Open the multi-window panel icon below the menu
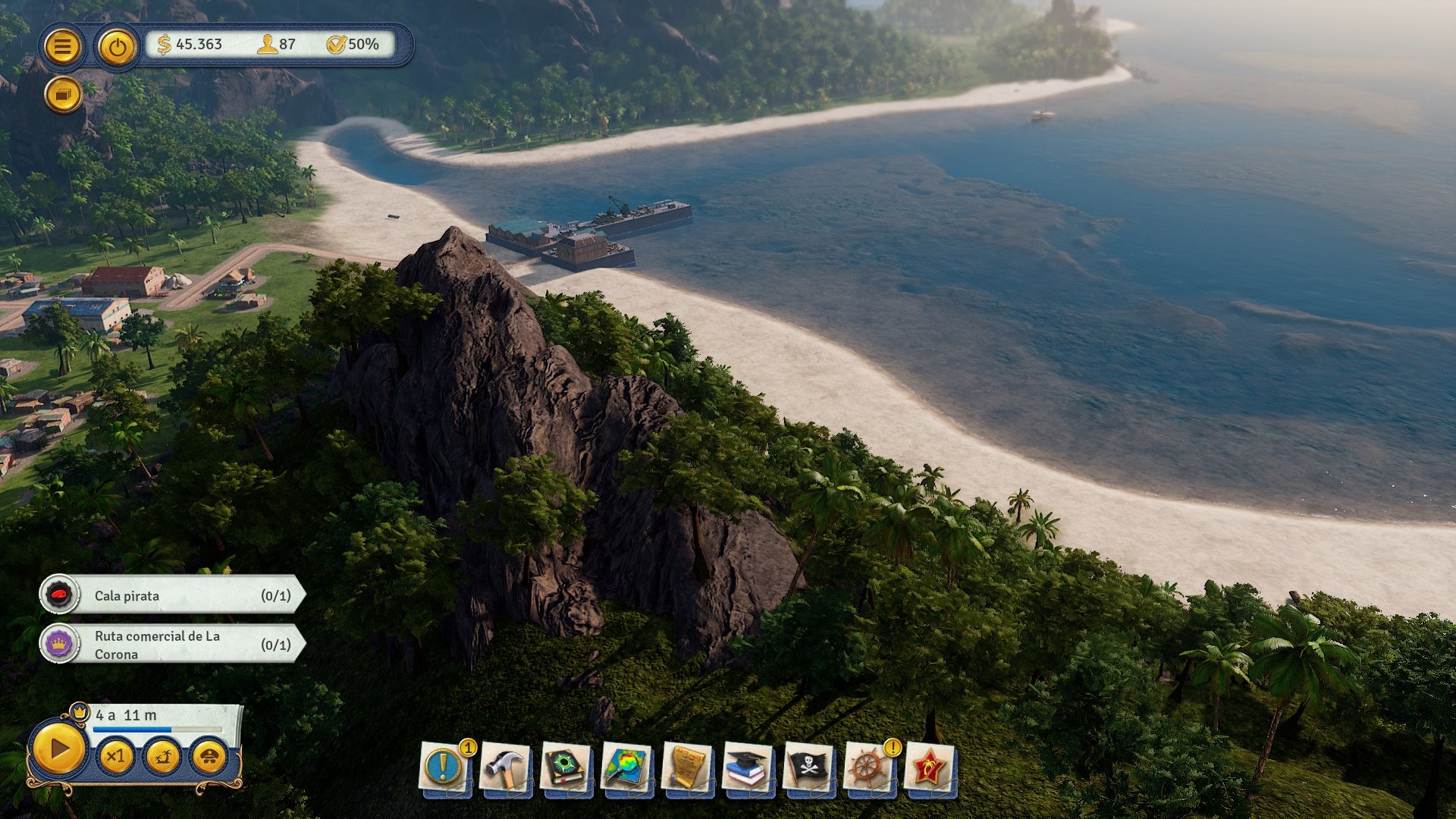 click(x=64, y=94)
